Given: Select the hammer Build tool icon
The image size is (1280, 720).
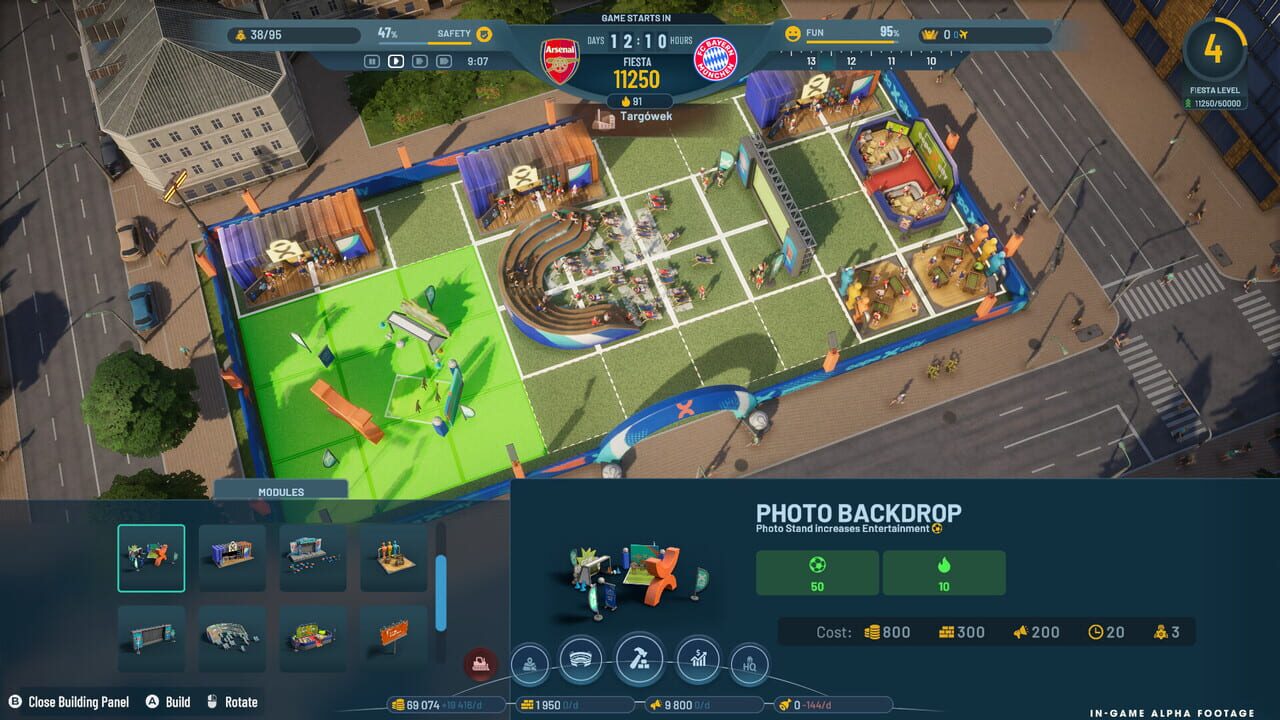Looking at the screenshot, I should [640, 659].
